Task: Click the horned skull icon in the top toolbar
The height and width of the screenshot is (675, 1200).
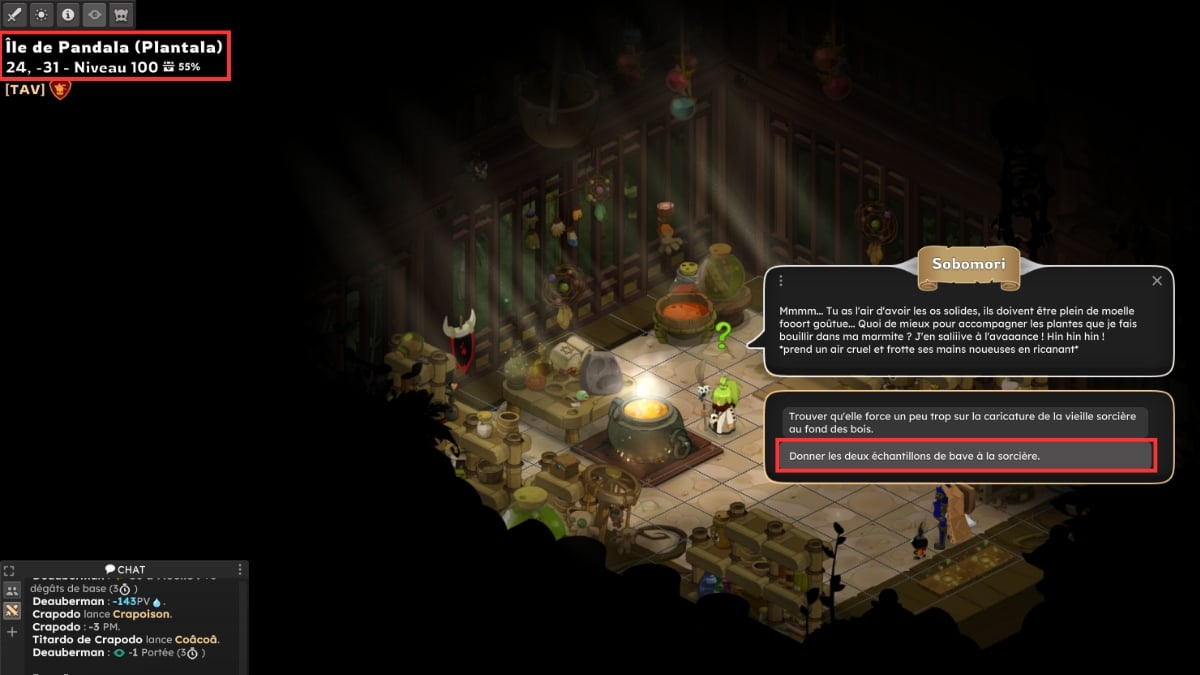Action: point(121,15)
